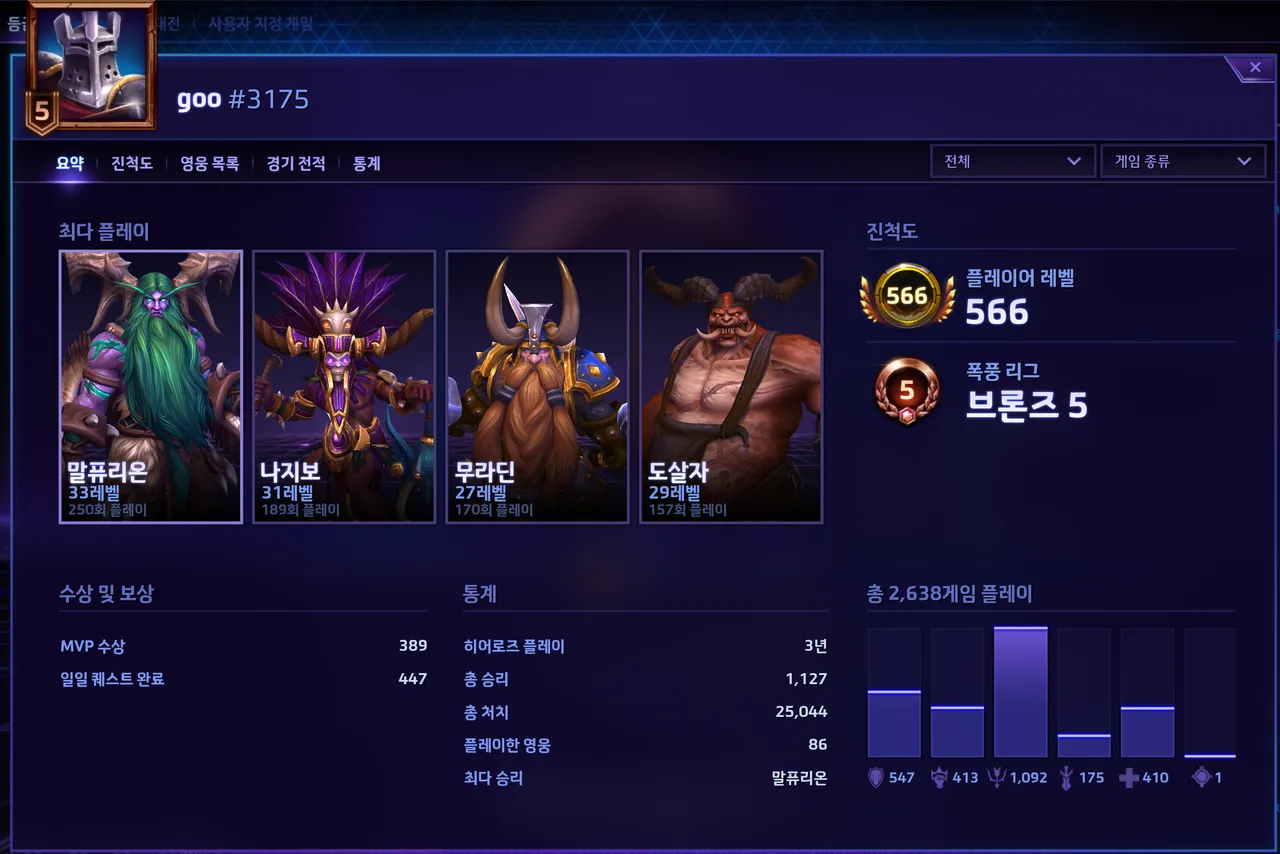
Task: Select the Nazeebo hero portrait
Action: point(344,387)
